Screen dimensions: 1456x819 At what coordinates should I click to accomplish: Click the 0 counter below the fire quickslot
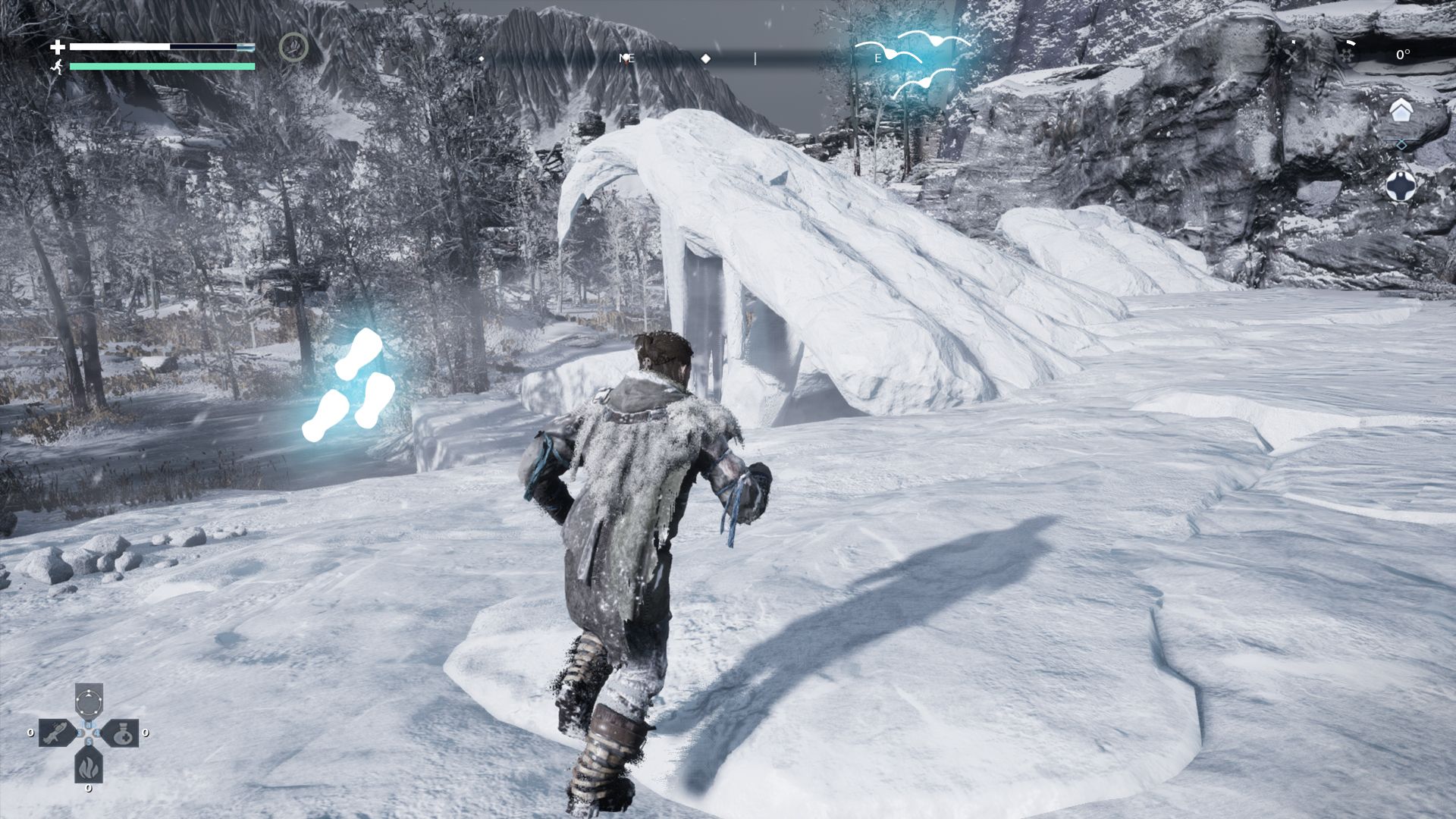(x=87, y=789)
